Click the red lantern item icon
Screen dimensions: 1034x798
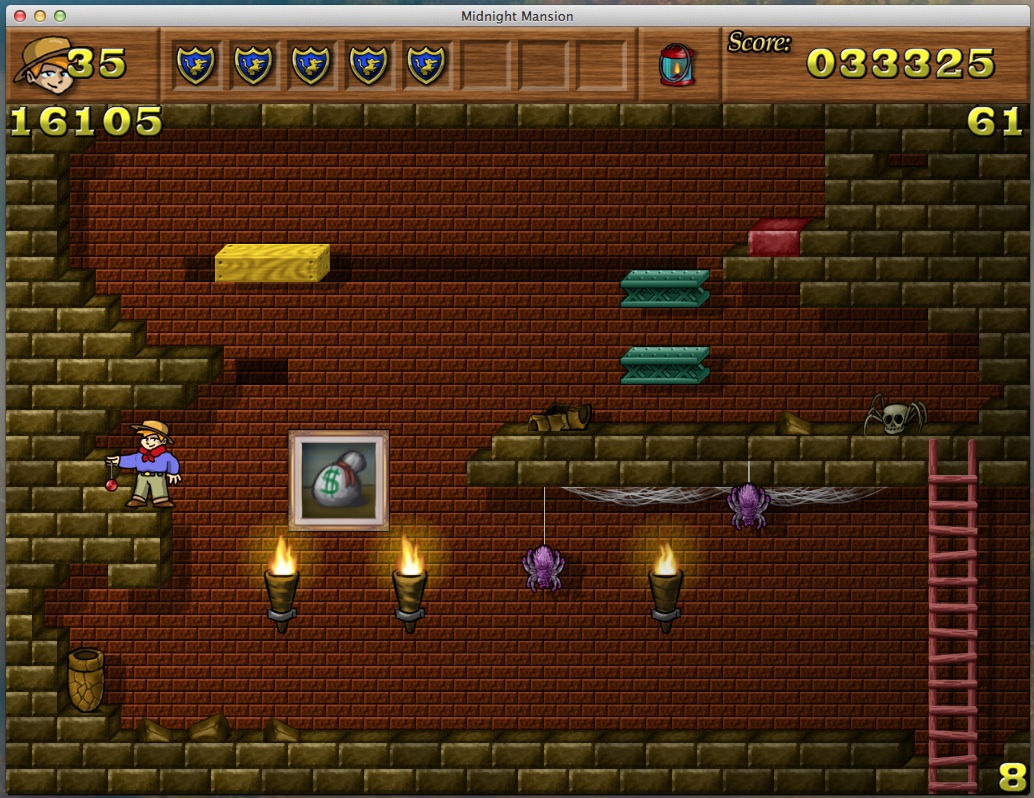(x=676, y=64)
